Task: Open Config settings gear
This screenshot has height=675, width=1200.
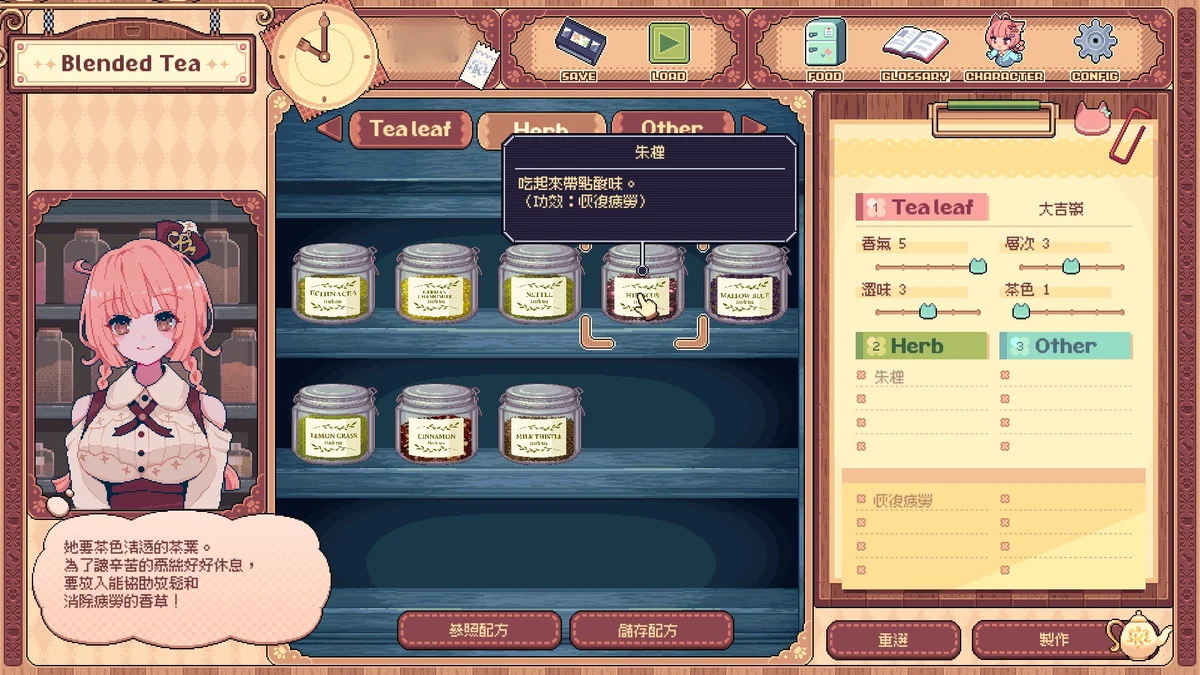Action: [1094, 48]
